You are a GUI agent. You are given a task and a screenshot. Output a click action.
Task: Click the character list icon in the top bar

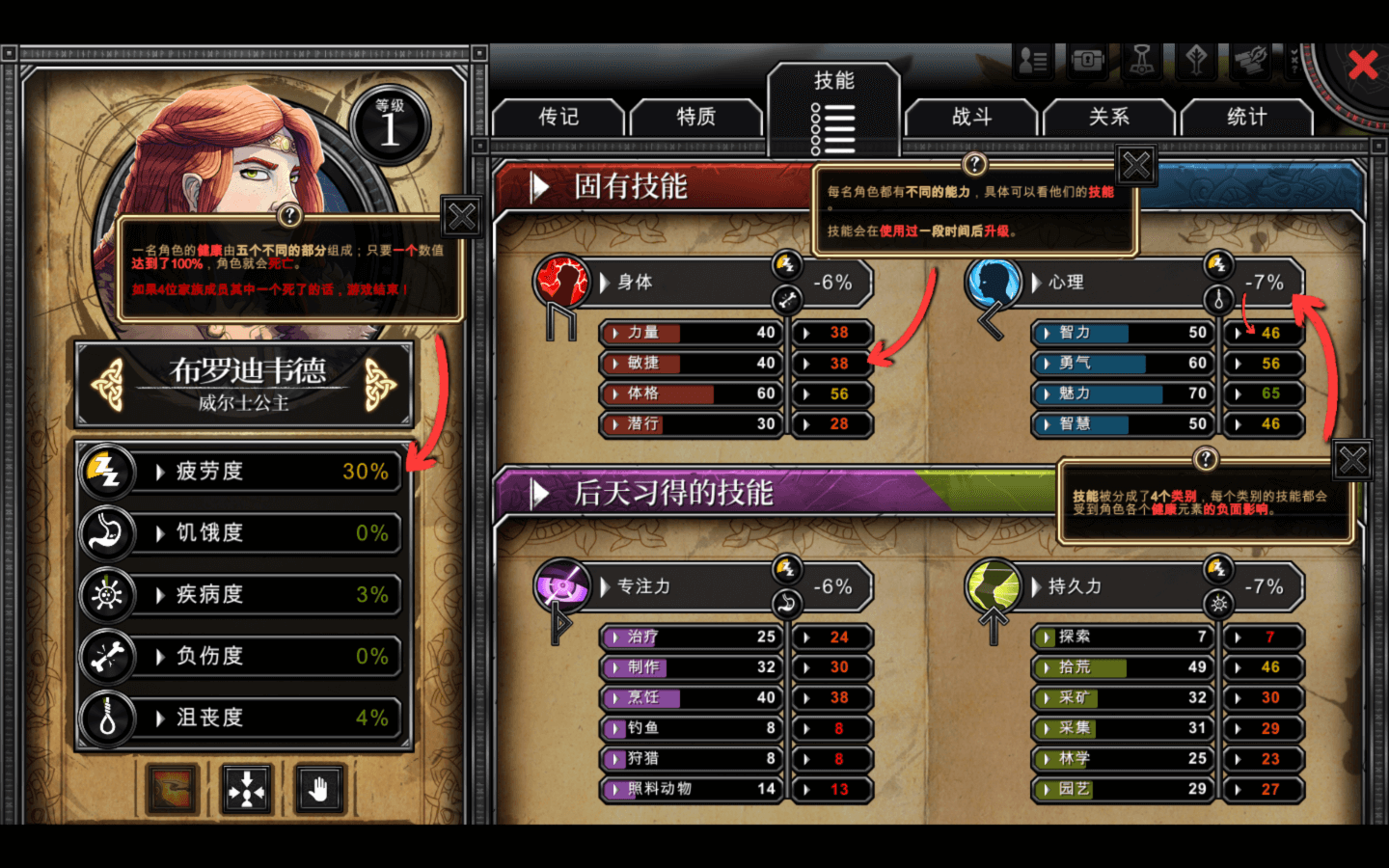pyautogui.click(x=1033, y=61)
